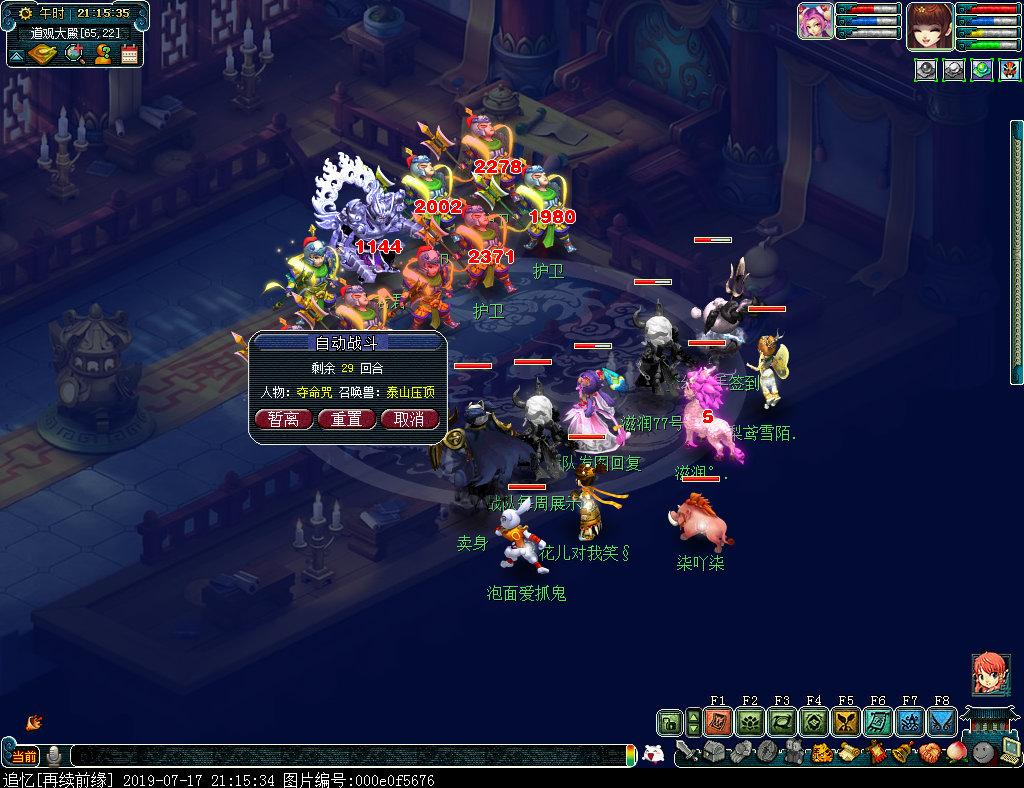Activate the F1 red scroll skill
This screenshot has height=788, width=1024.
[x=717, y=722]
